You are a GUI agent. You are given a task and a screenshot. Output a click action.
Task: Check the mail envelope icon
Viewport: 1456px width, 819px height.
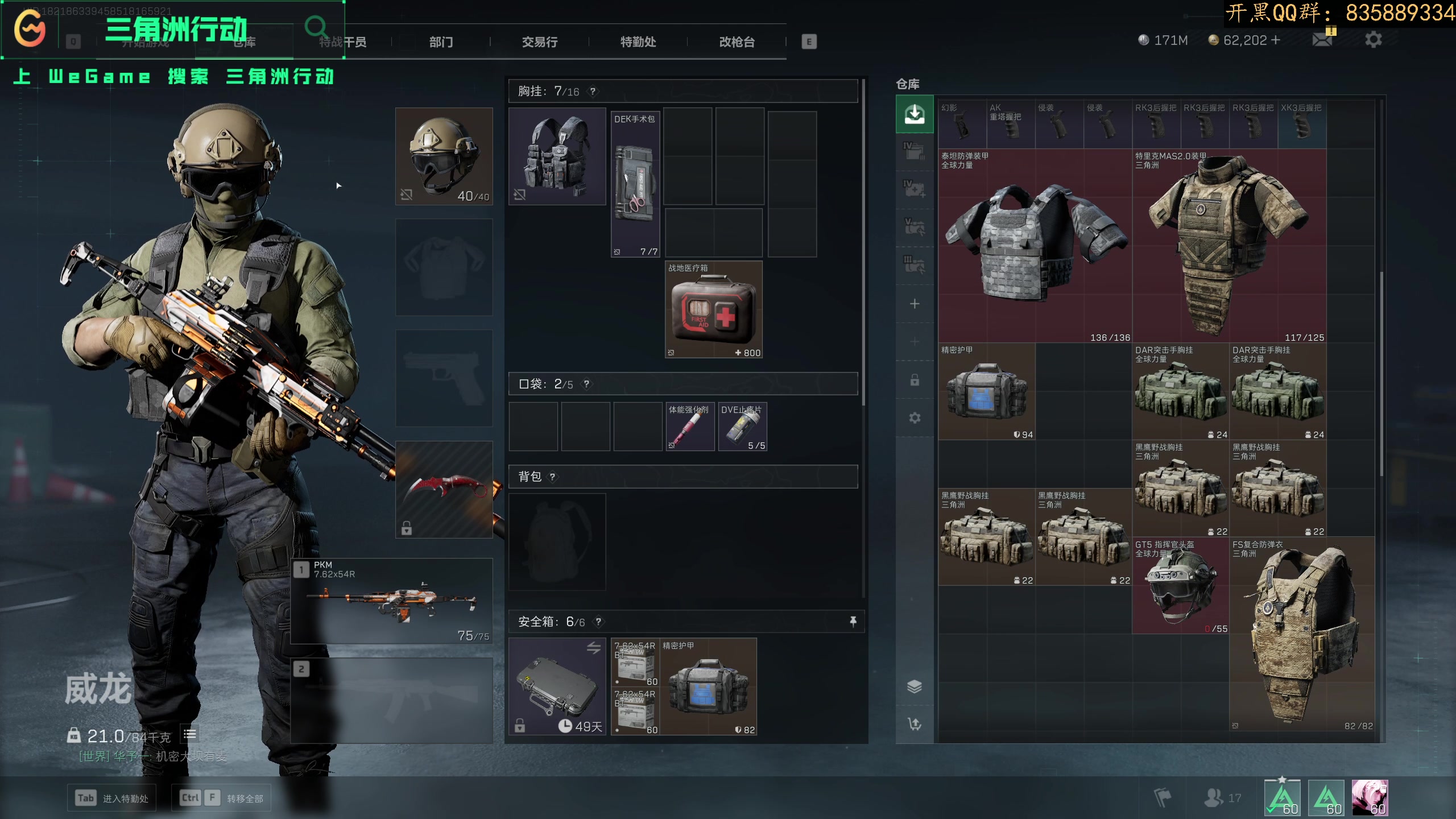[x=1322, y=40]
